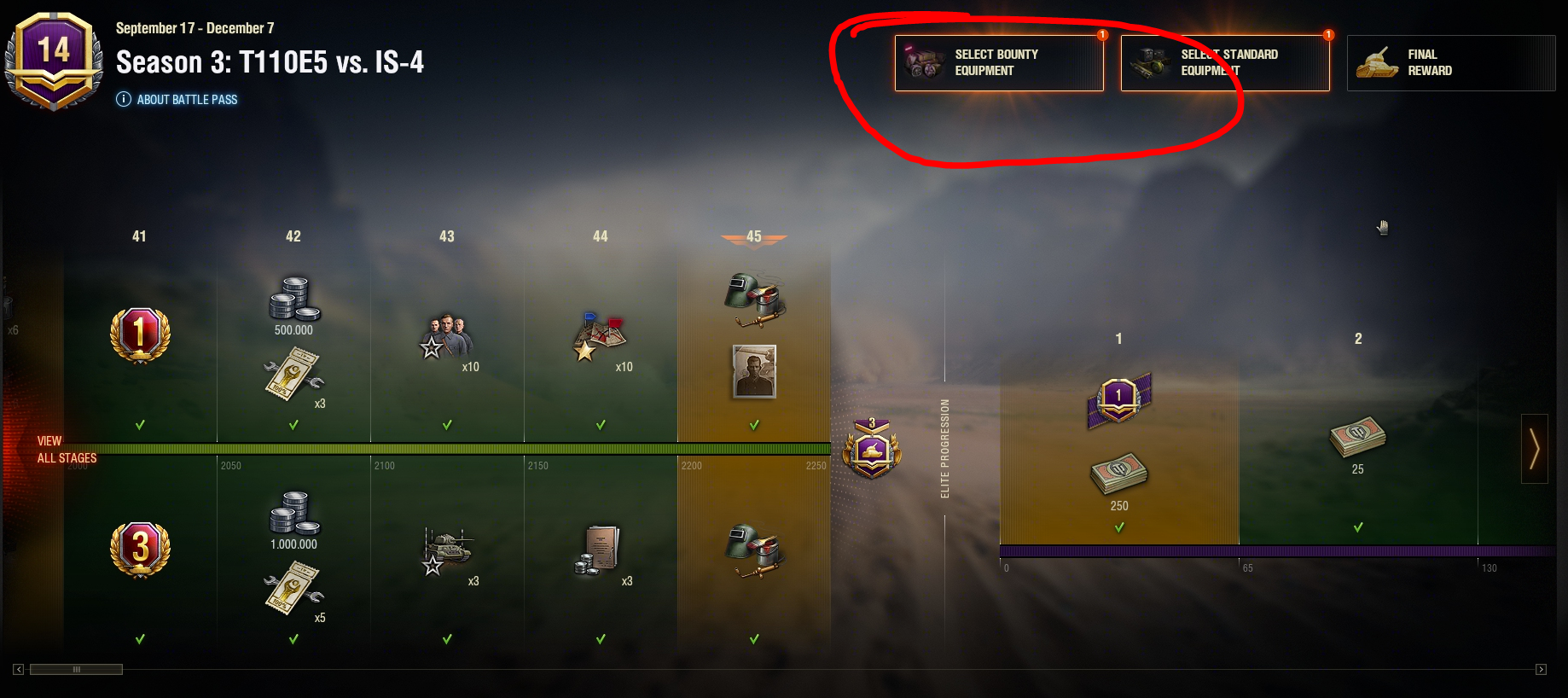Click the checkmark under stage 45 style reward

(x=753, y=423)
